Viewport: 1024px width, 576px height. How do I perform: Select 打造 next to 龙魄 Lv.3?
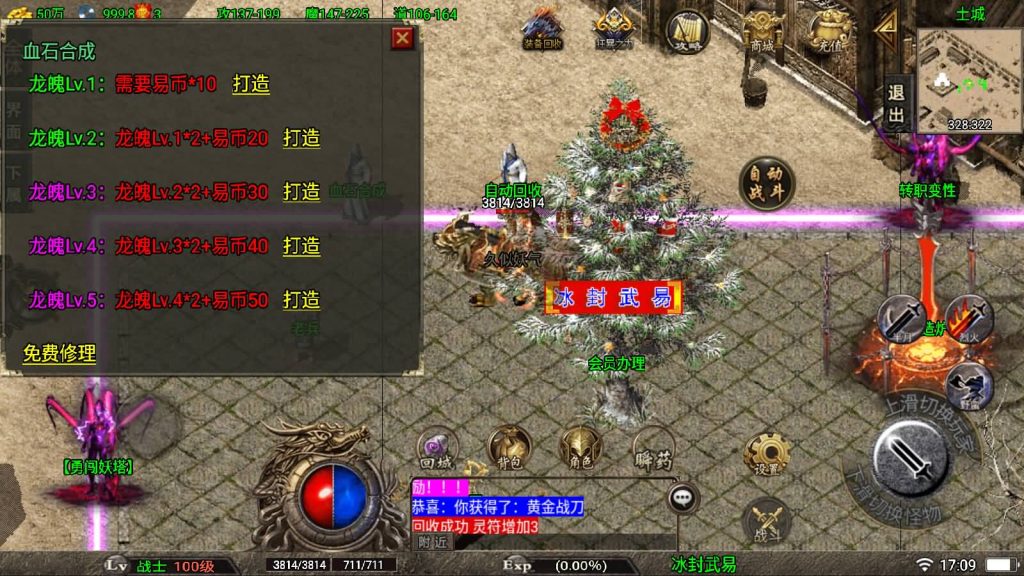click(x=301, y=192)
